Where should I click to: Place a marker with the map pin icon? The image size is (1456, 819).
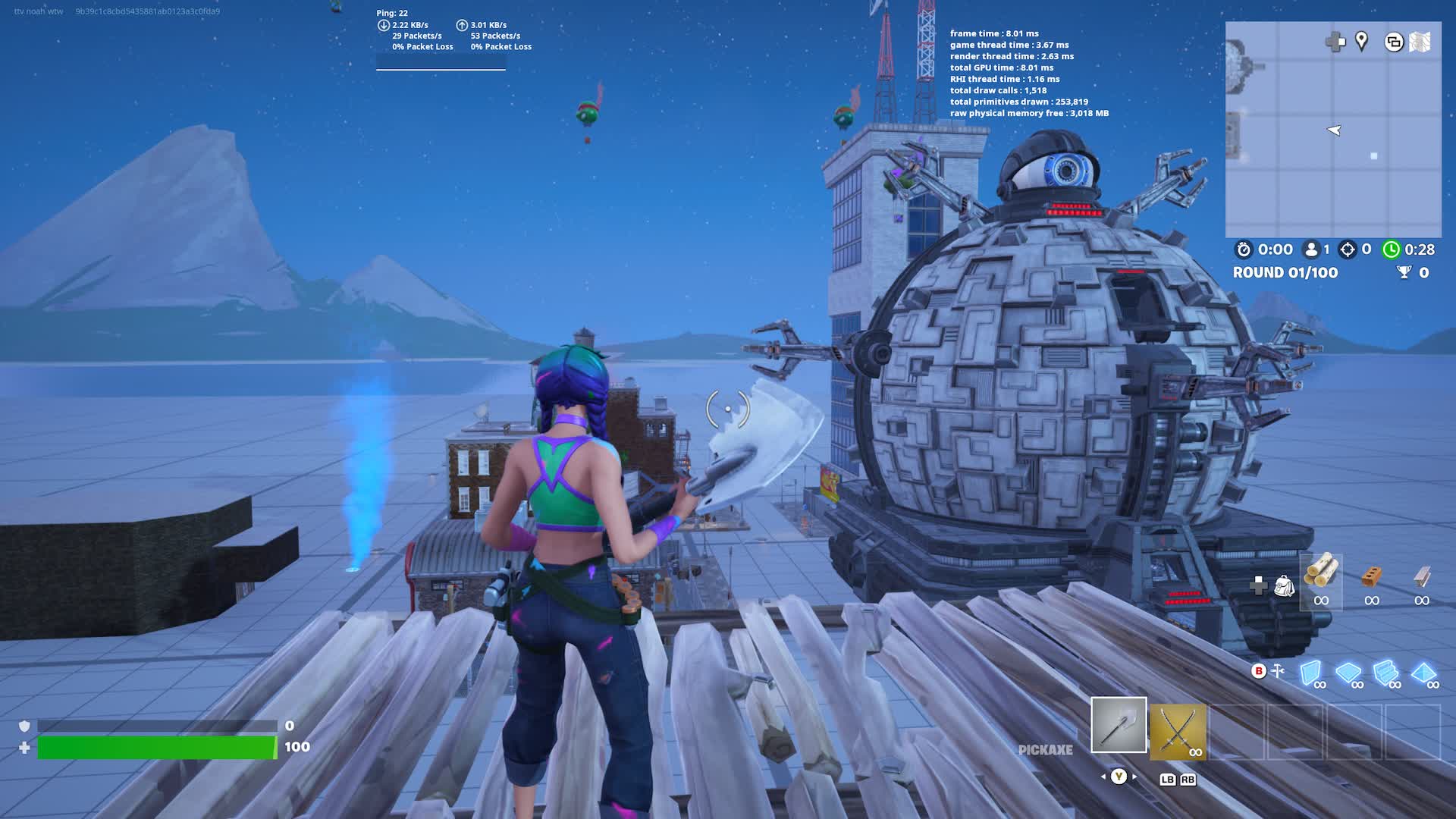click(x=1362, y=41)
